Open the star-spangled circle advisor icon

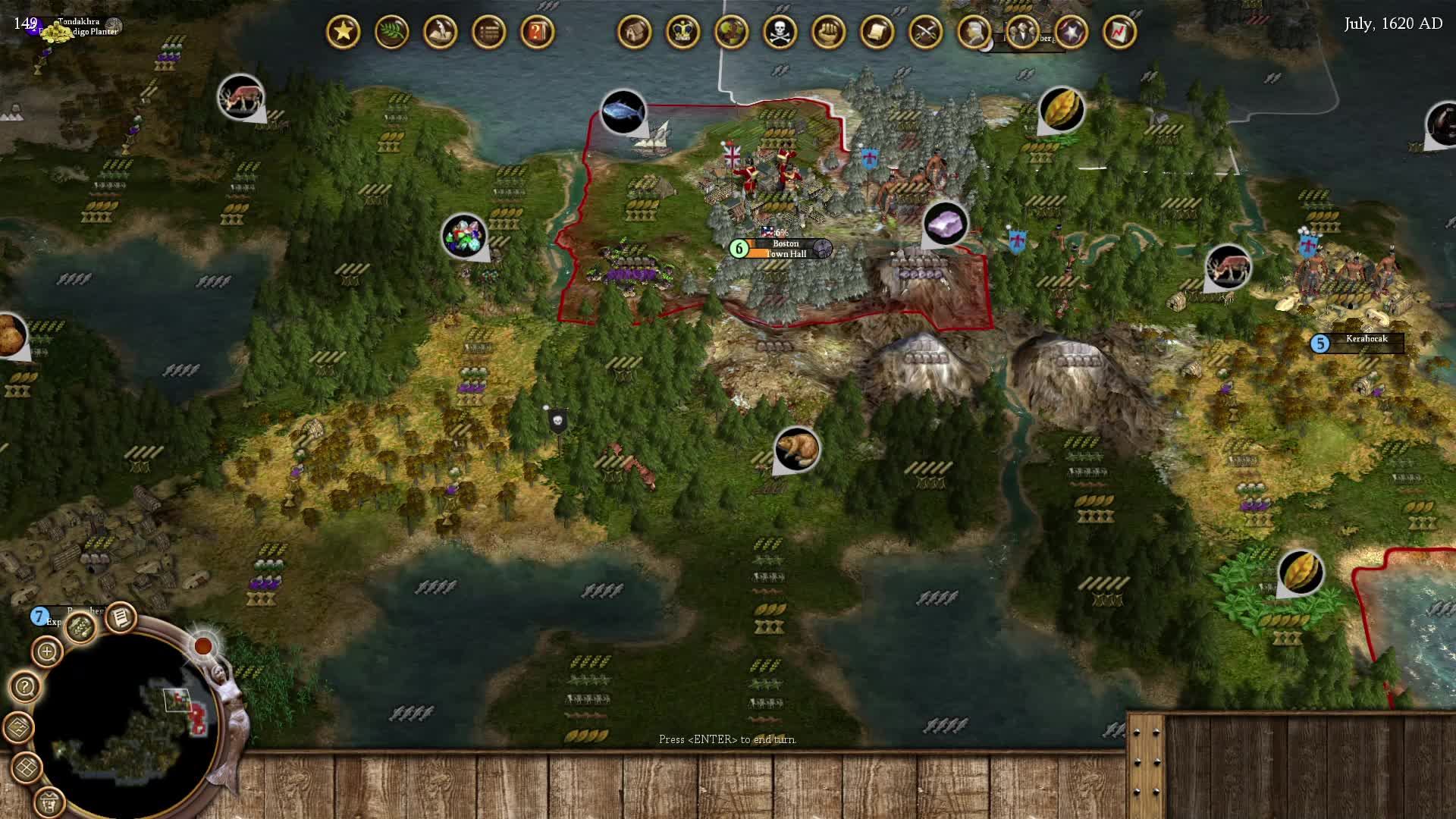point(1071,32)
